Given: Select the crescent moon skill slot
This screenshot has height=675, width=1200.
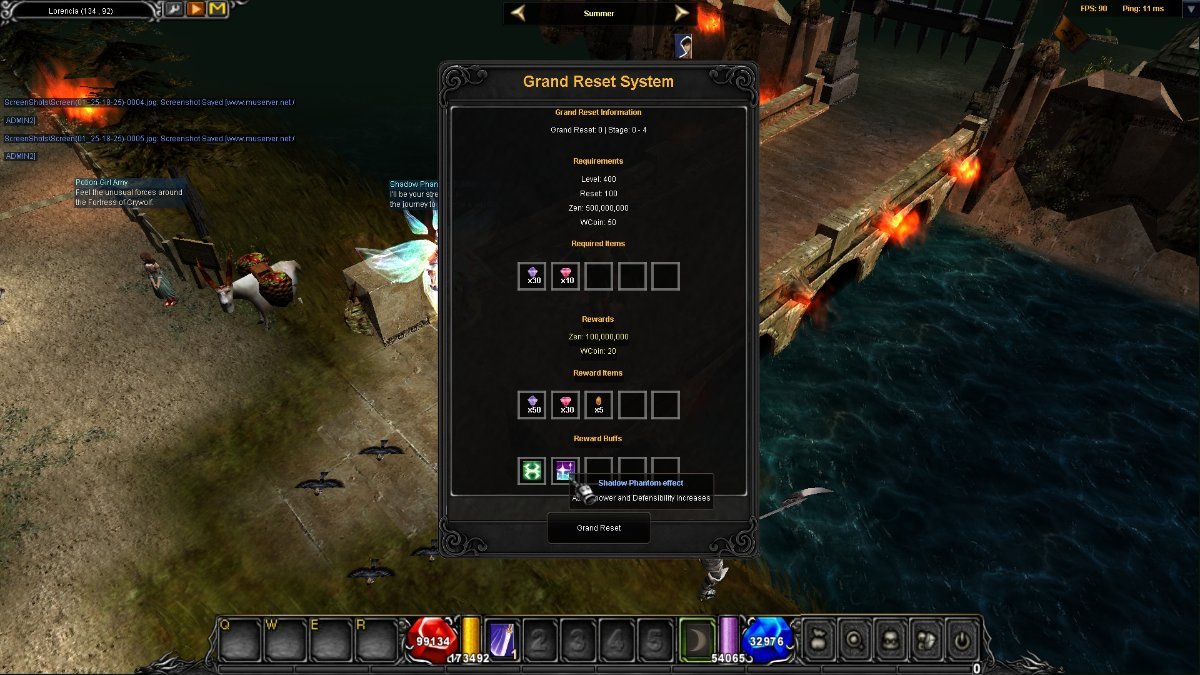Looking at the screenshot, I should pos(697,639).
